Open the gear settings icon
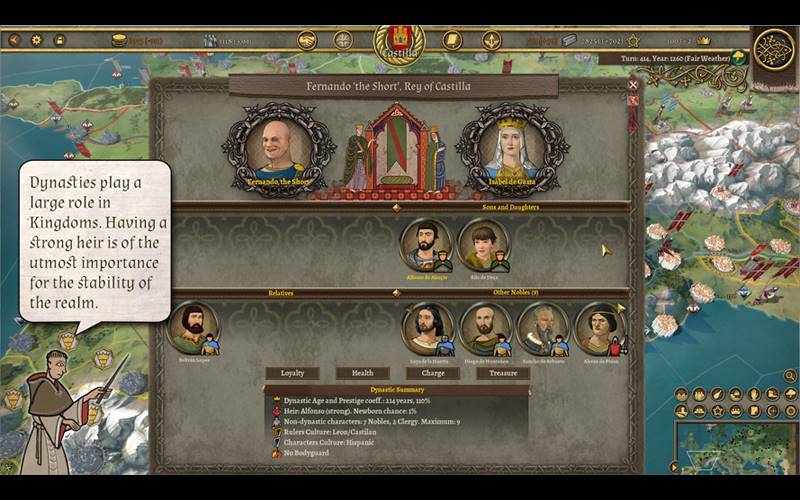Image resolution: width=800 pixels, height=500 pixels. point(37,40)
